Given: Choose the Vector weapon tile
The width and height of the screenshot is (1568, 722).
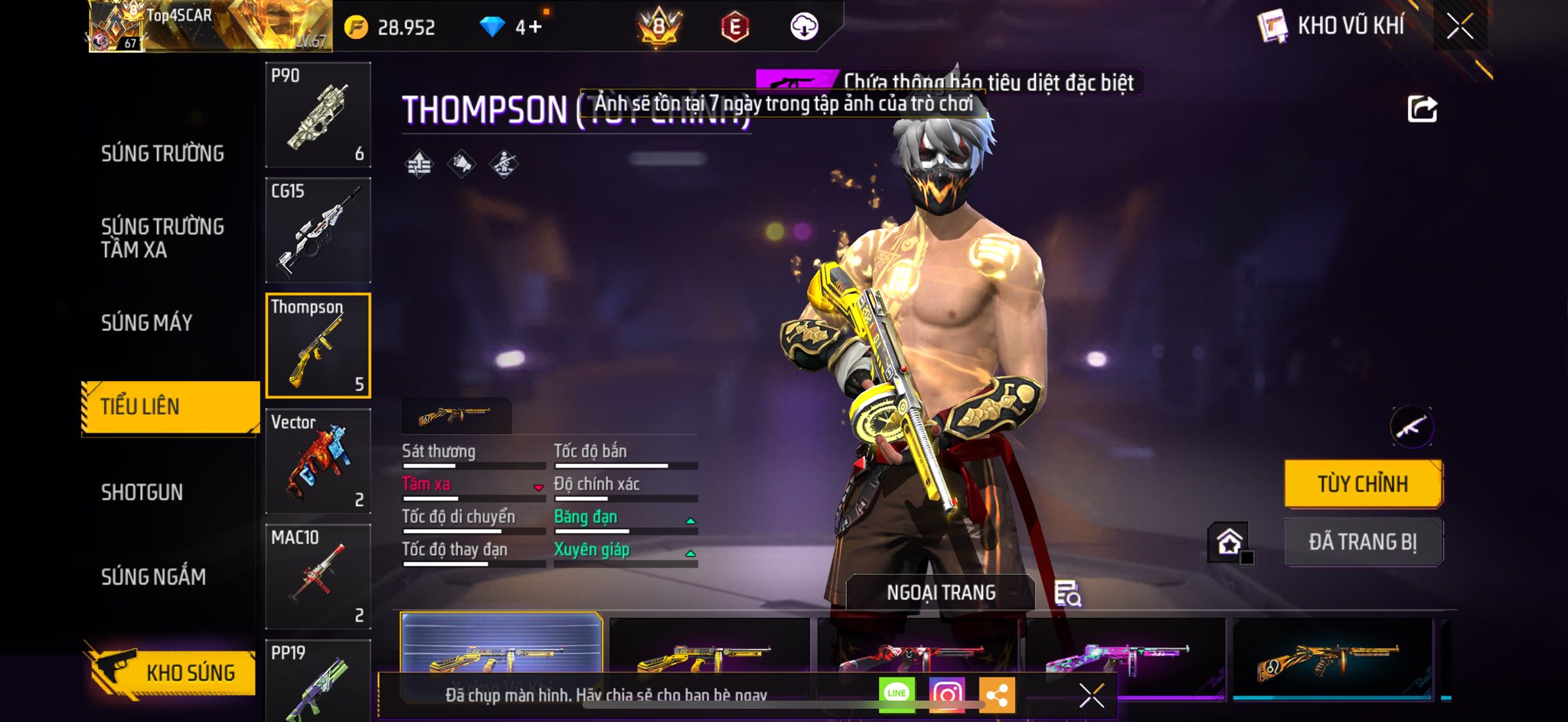Looking at the screenshot, I should (x=318, y=461).
